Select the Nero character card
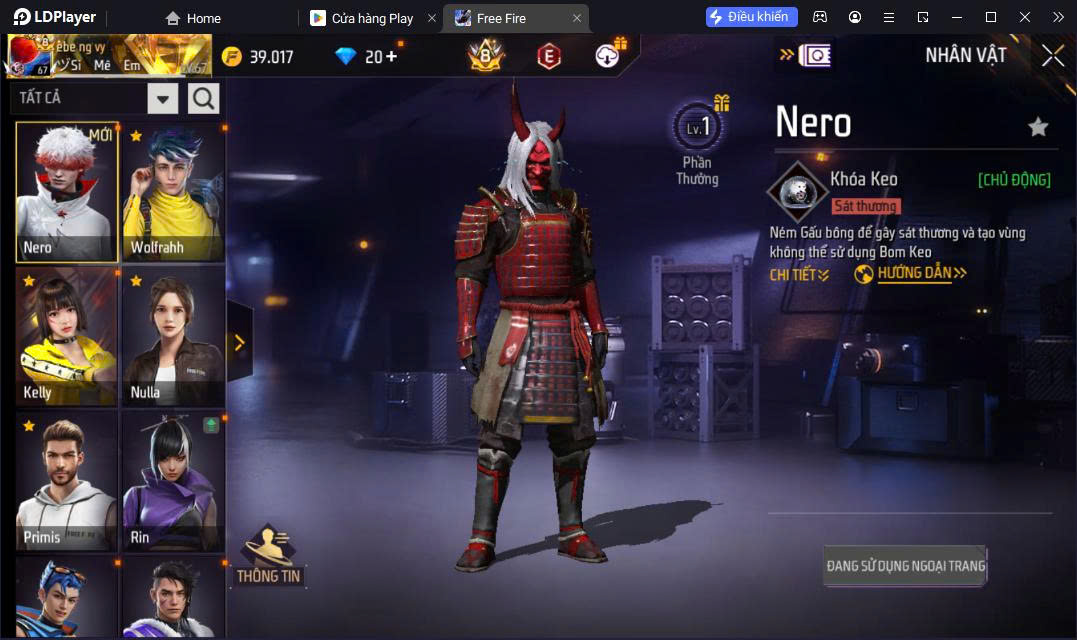Viewport: 1077px width, 640px height. tap(67, 192)
